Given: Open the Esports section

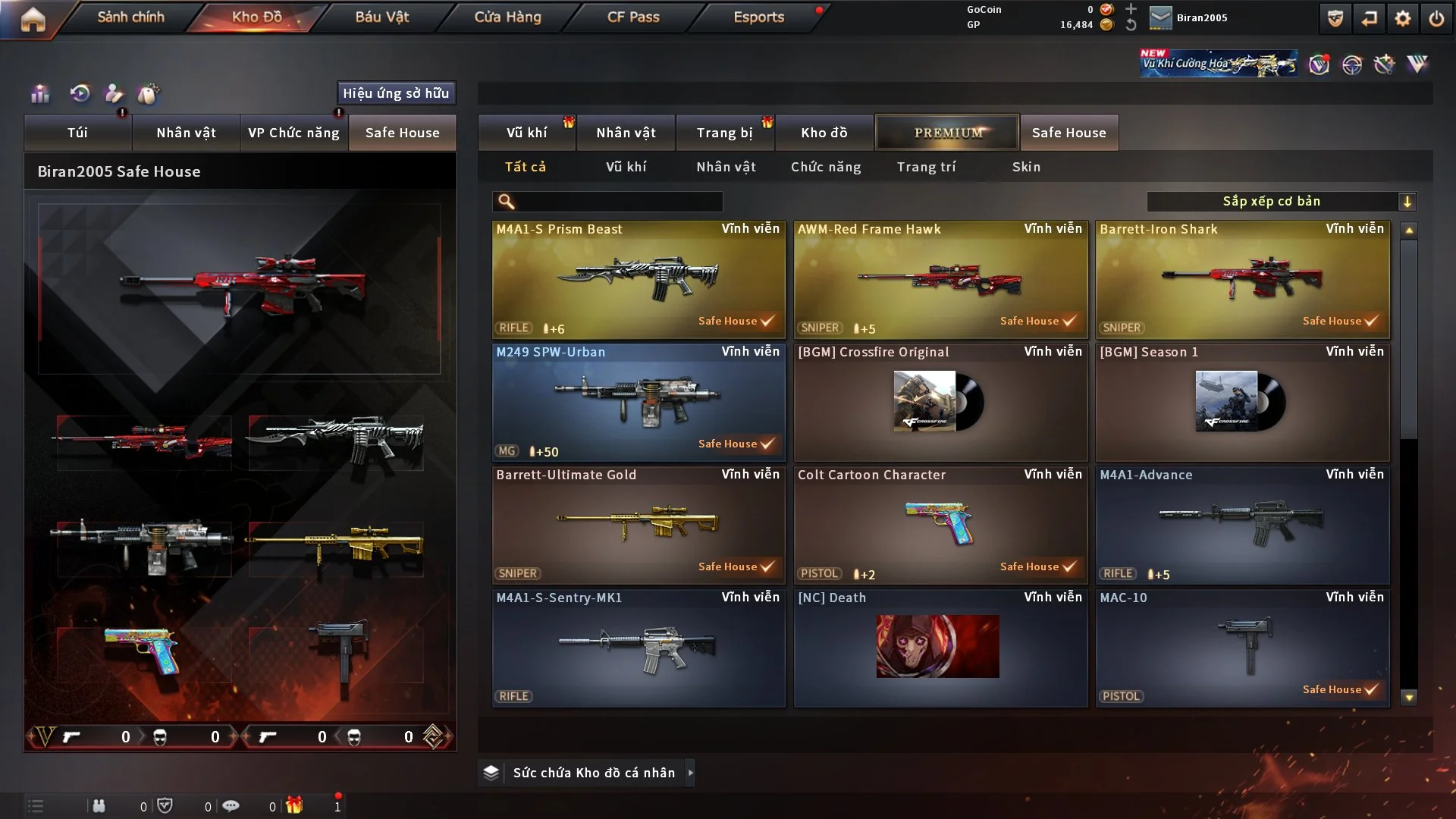Looking at the screenshot, I should 758,17.
